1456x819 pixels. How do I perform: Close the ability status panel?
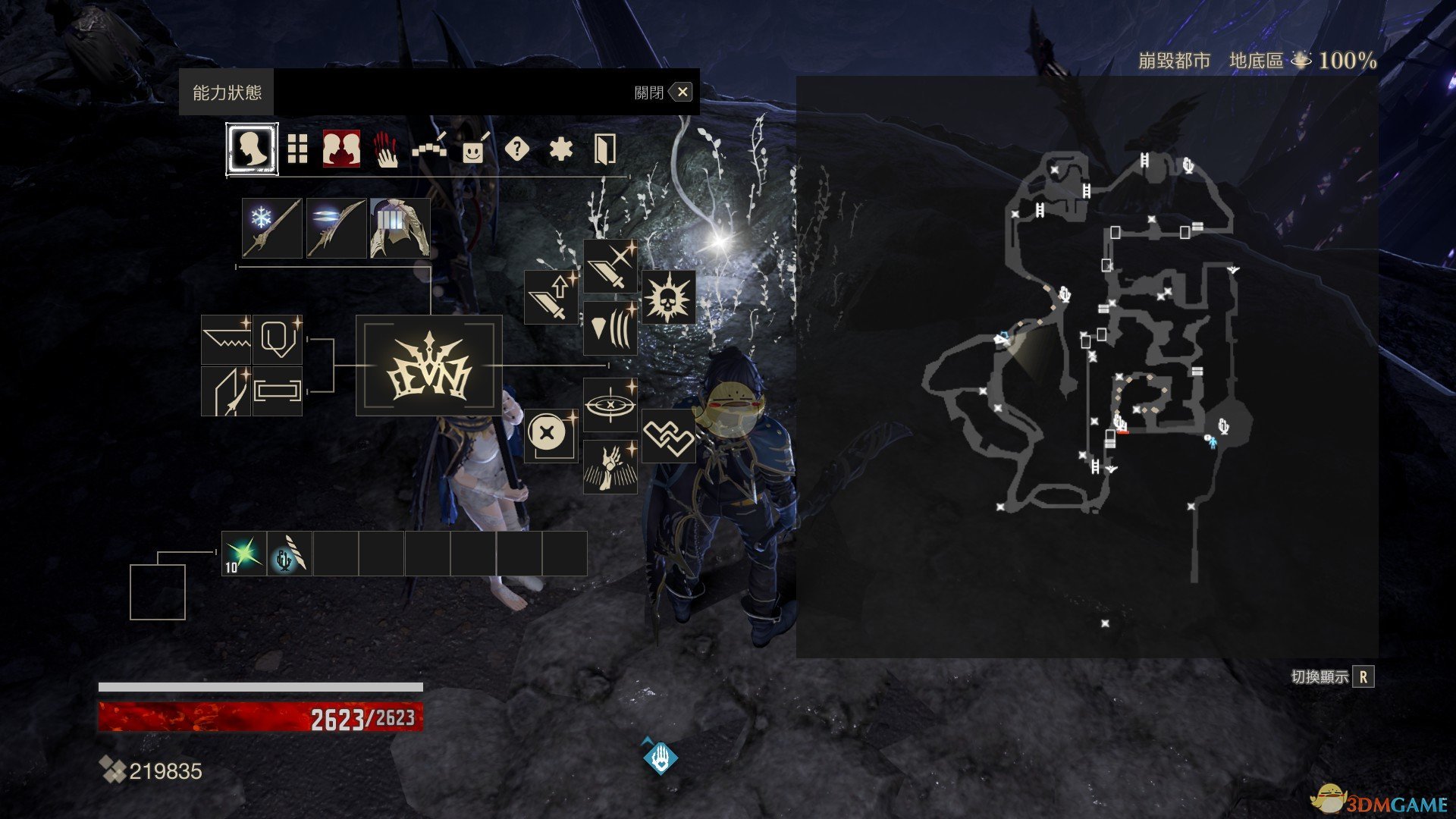[682, 93]
